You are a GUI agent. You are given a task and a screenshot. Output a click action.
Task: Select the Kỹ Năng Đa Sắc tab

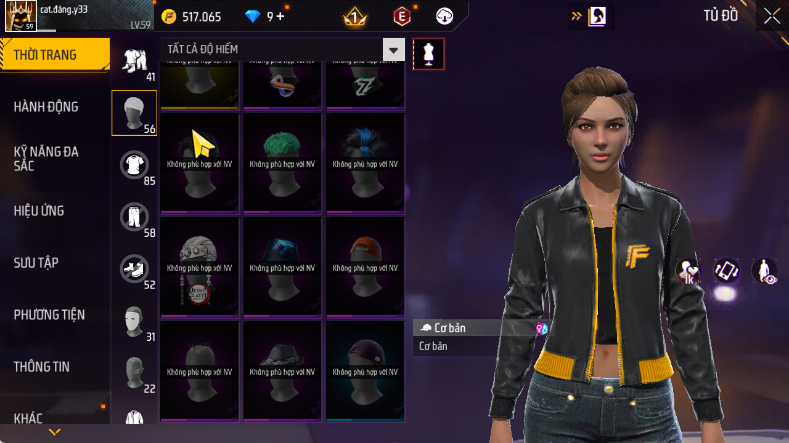point(46,158)
